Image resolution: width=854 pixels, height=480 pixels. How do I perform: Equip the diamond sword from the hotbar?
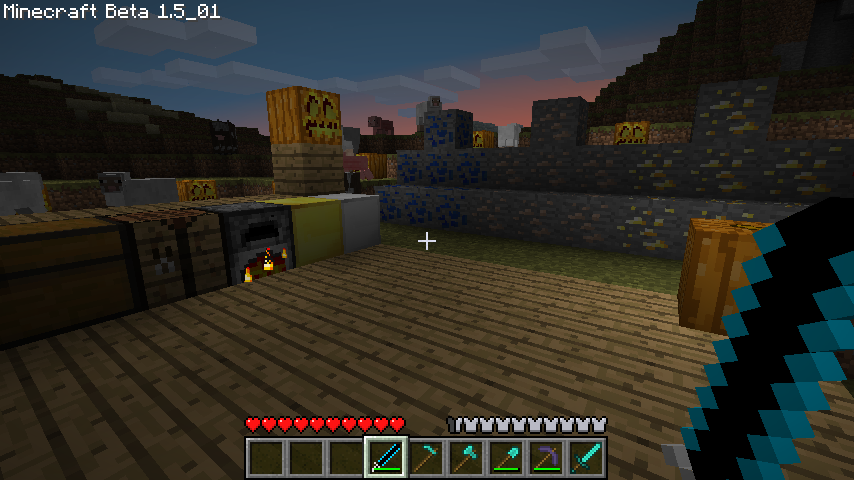coord(585,458)
